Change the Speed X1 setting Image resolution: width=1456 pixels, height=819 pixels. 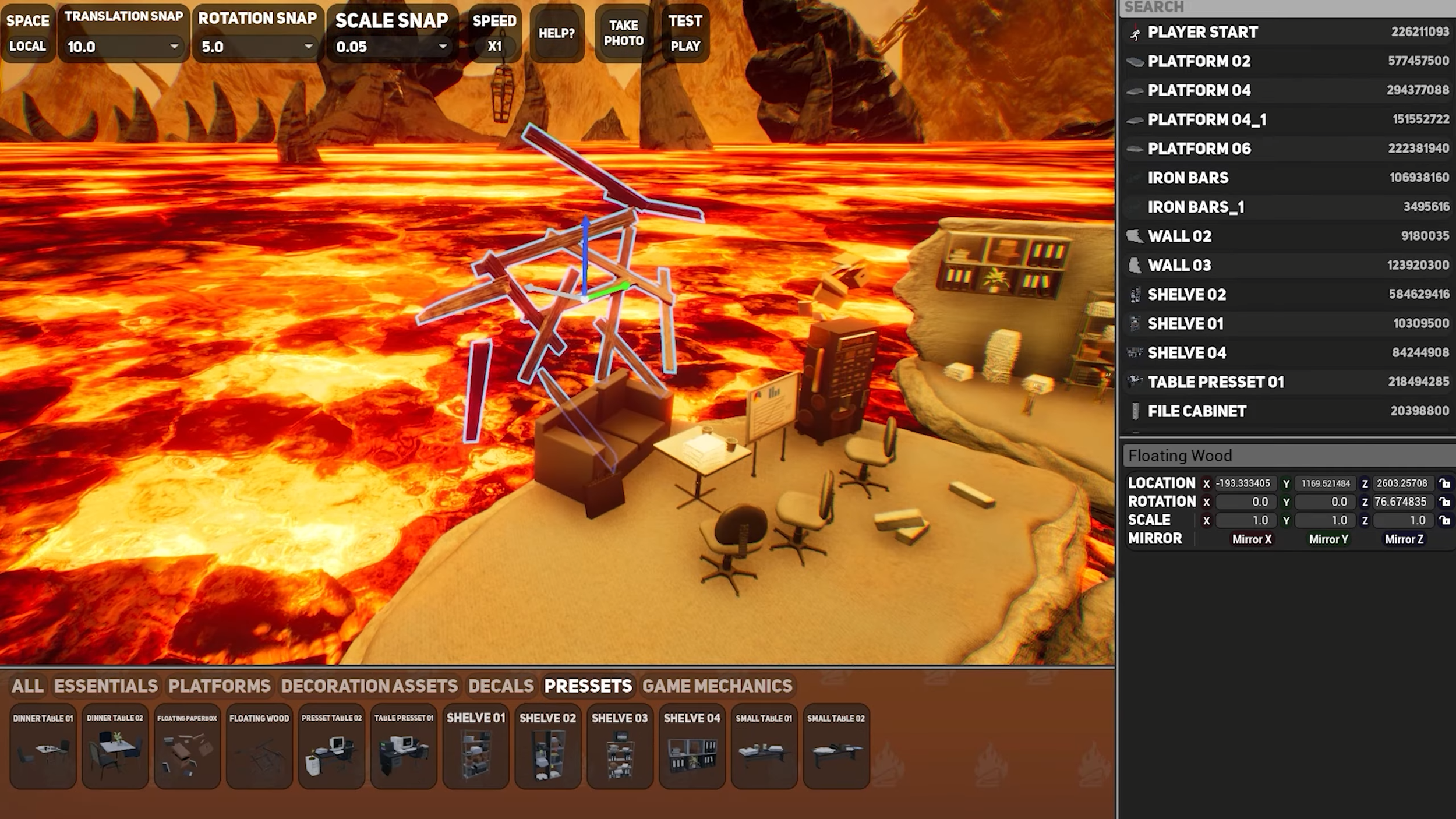click(494, 33)
